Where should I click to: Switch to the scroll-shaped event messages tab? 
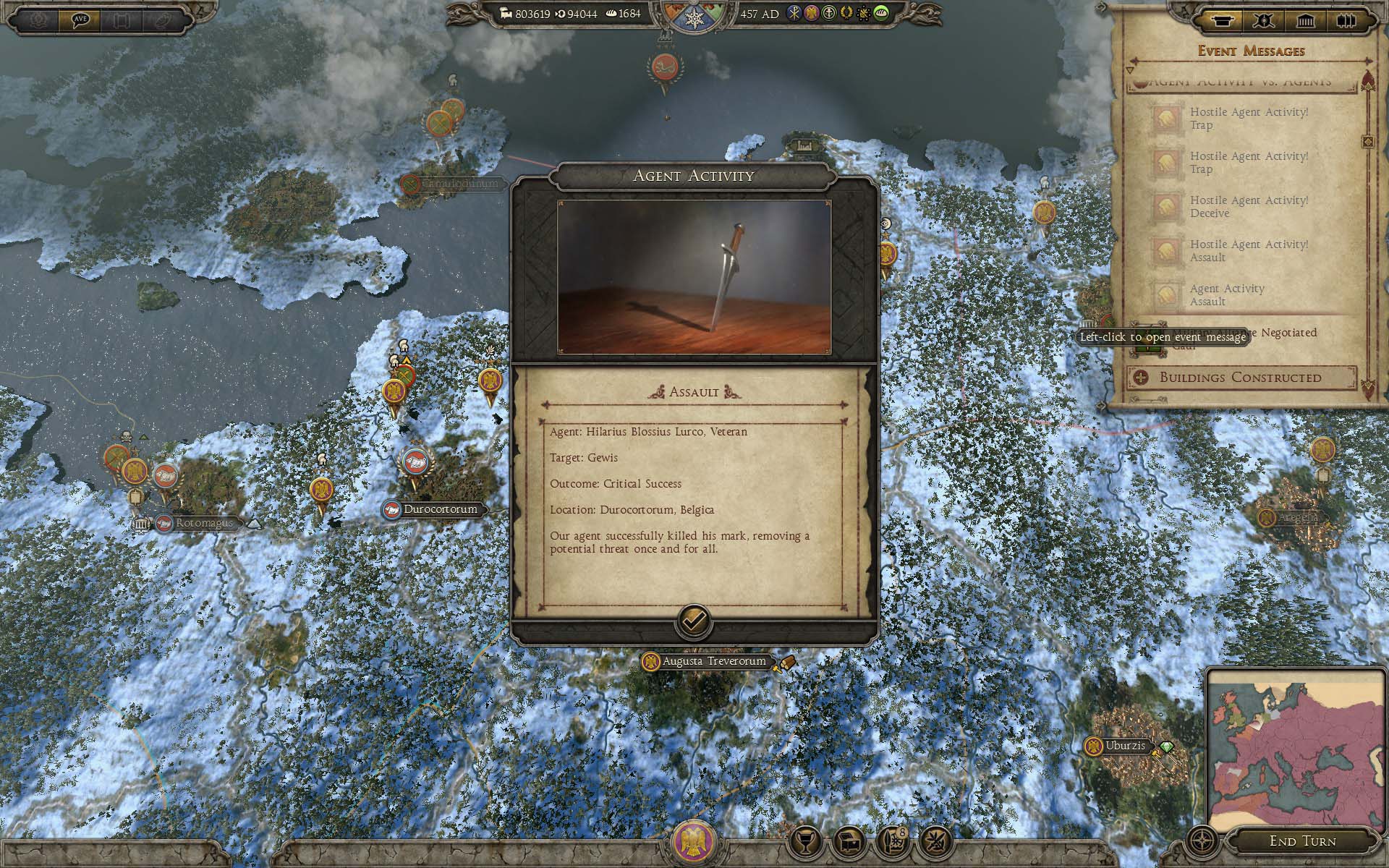(x=1222, y=20)
